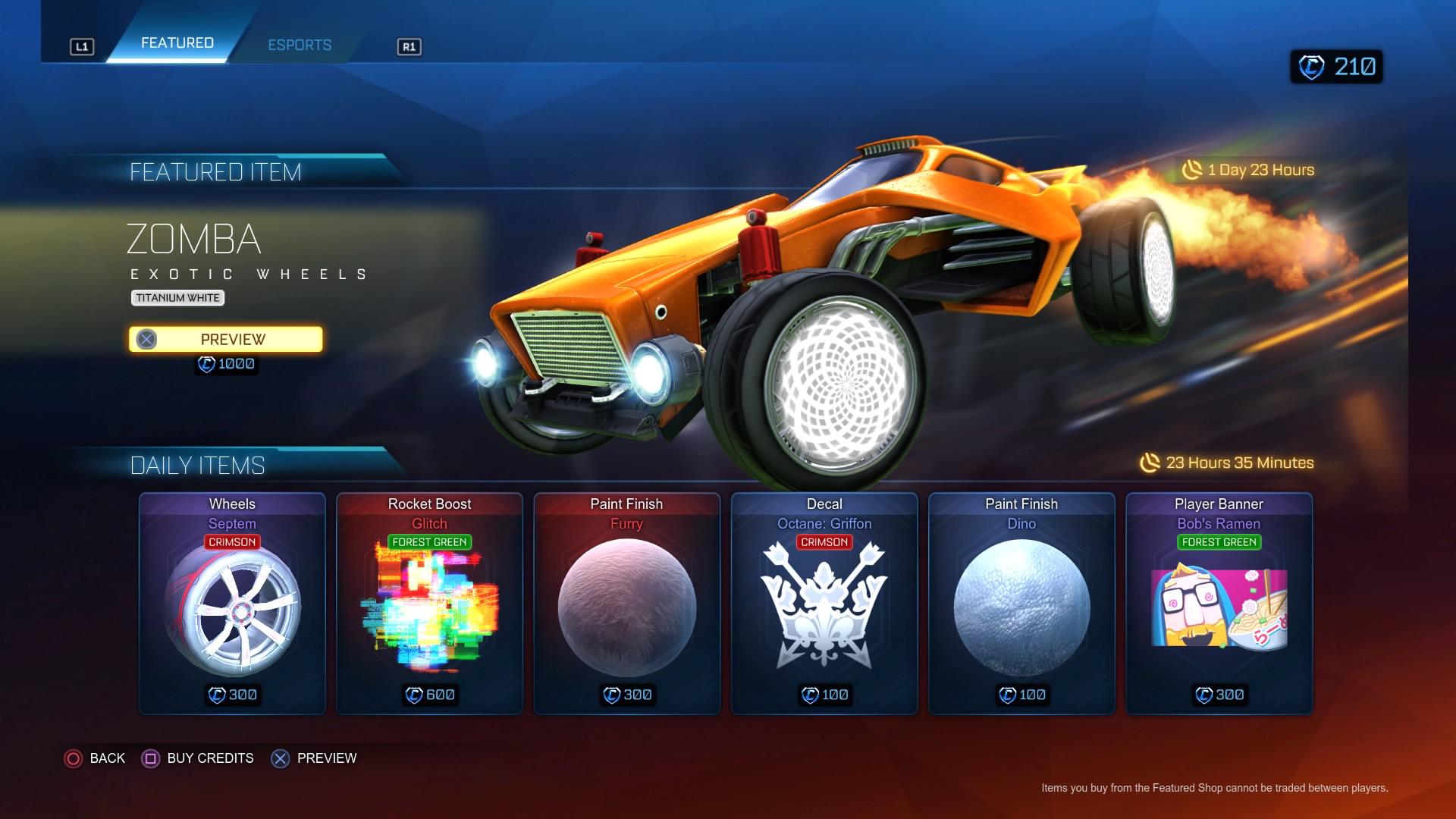1456x819 pixels.
Task: Select the Titanium White paint label
Action: tap(176, 297)
